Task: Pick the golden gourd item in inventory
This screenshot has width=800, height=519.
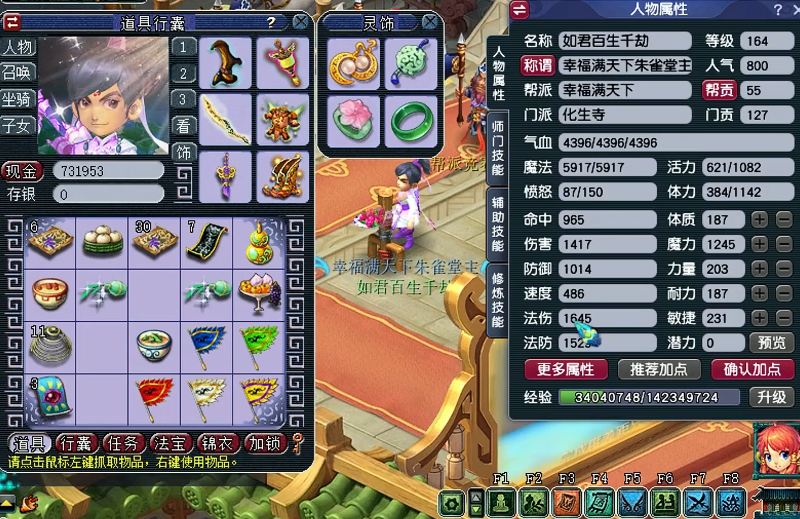Action: click(263, 240)
